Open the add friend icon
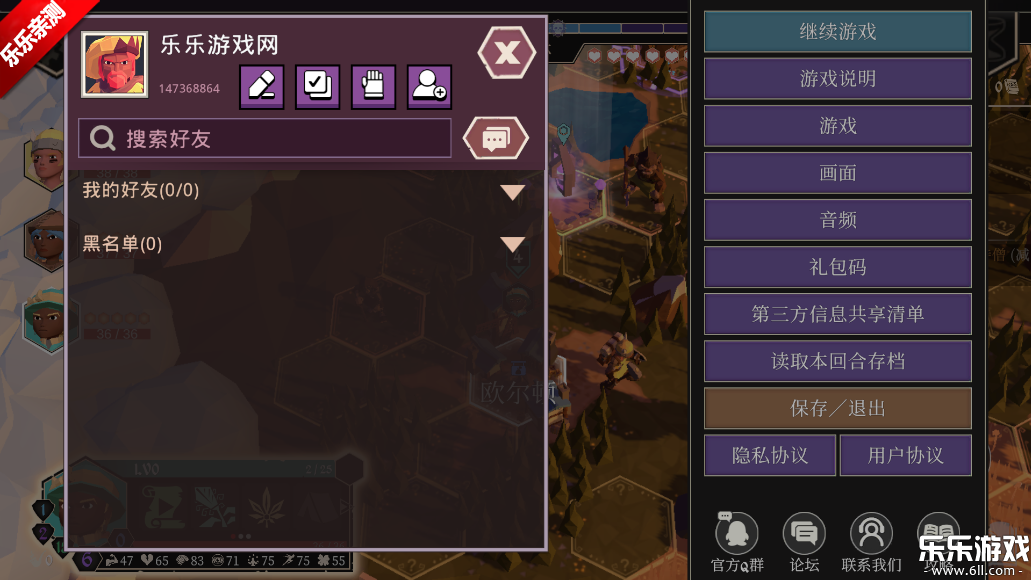 pos(429,87)
